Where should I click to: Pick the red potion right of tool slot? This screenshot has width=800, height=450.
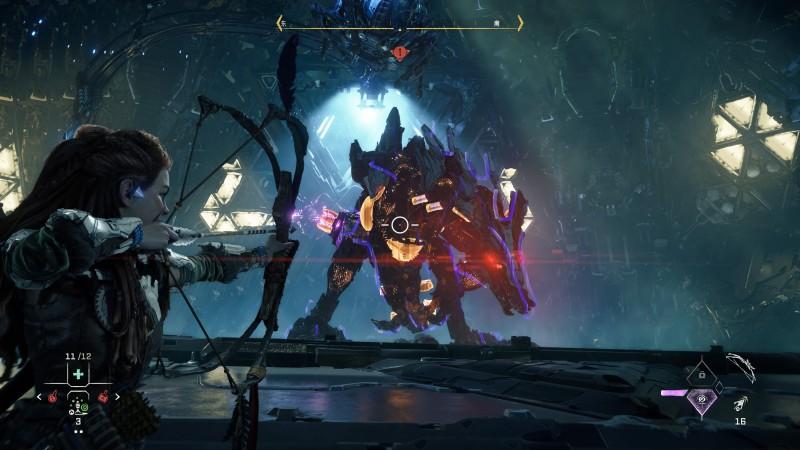pyautogui.click(x=103, y=396)
